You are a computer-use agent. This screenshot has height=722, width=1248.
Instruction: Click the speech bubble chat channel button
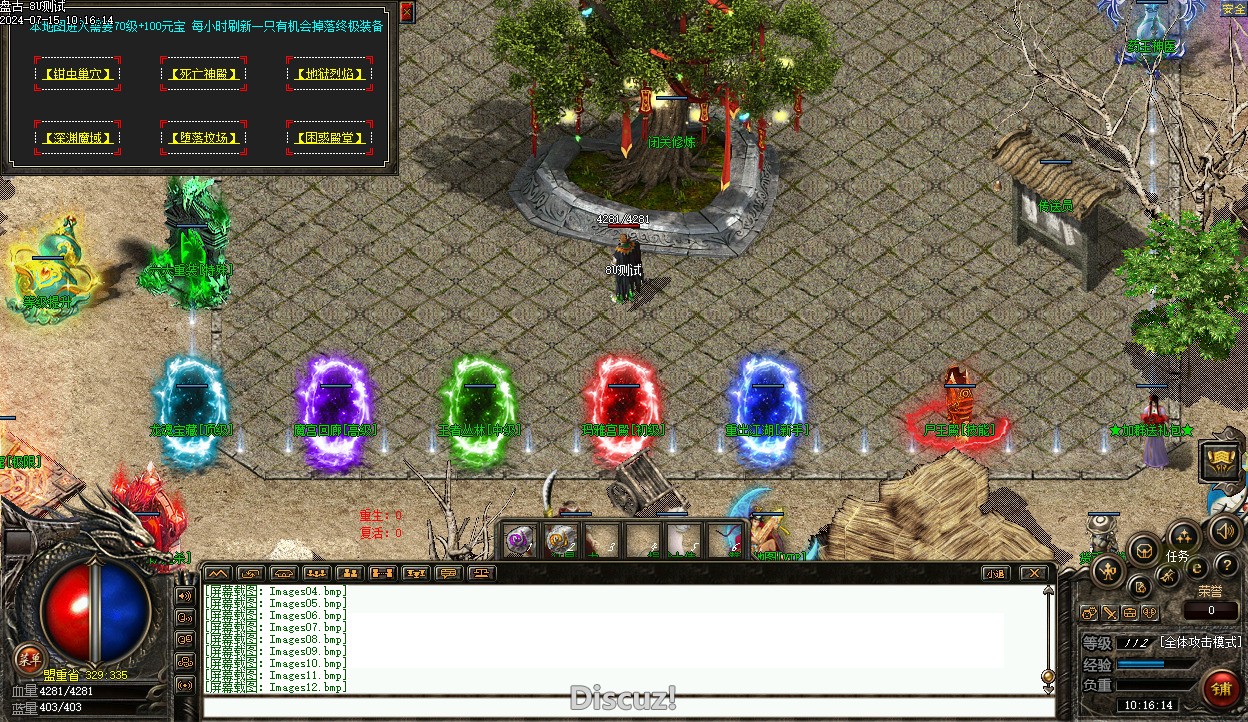[447, 573]
